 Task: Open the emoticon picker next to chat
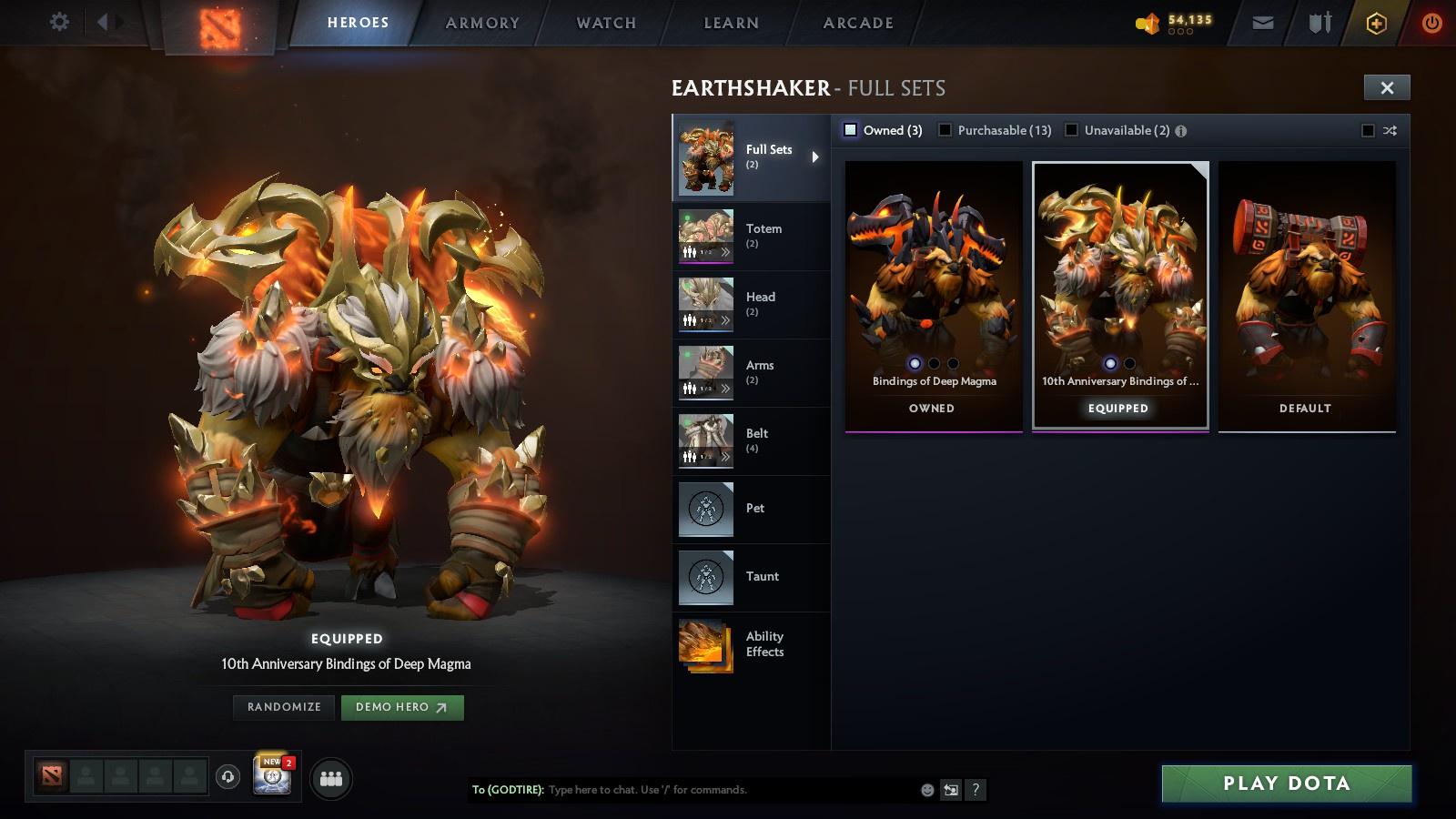pyautogui.click(x=925, y=790)
